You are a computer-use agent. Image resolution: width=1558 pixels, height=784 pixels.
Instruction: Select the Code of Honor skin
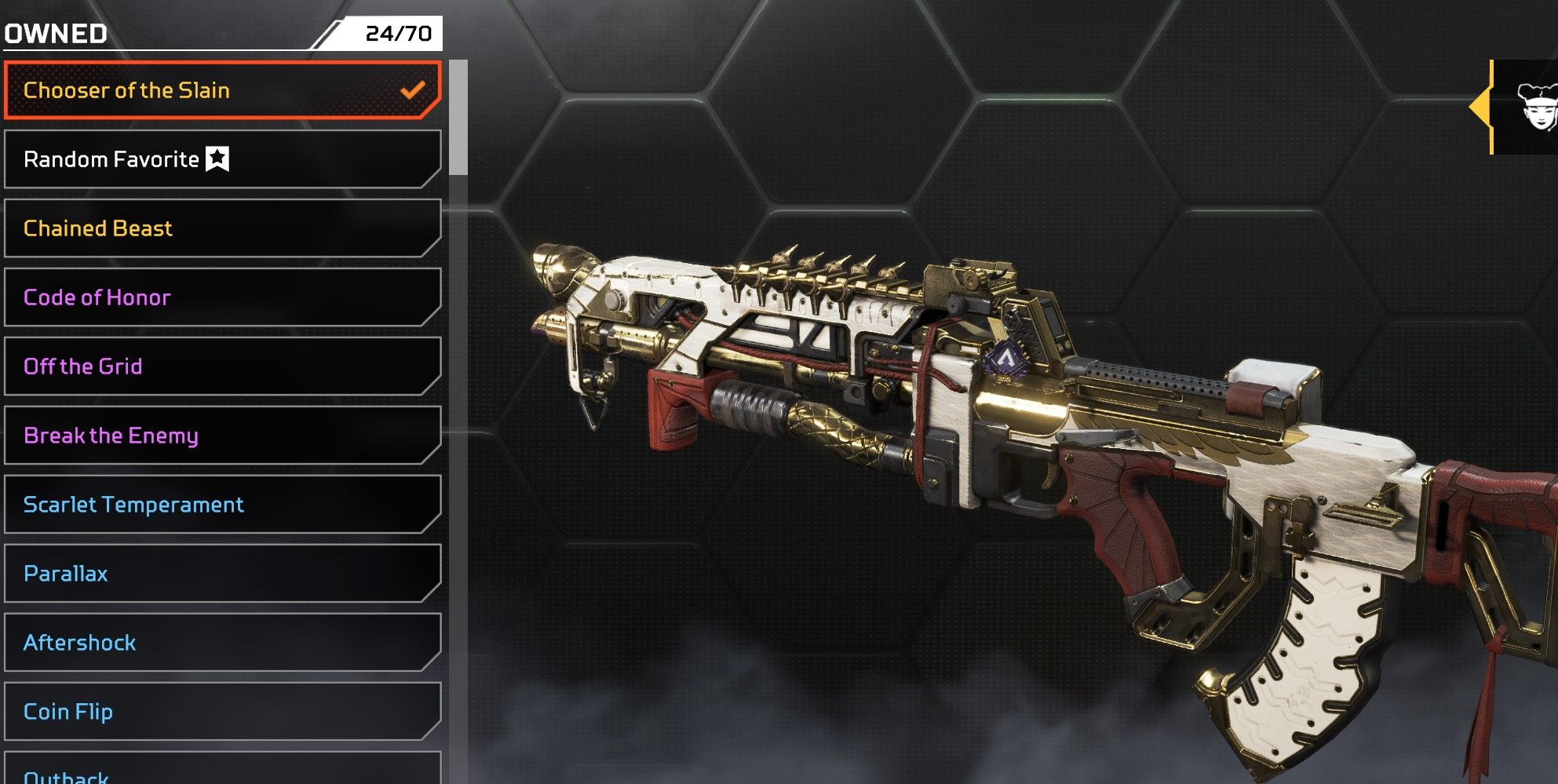click(x=222, y=297)
